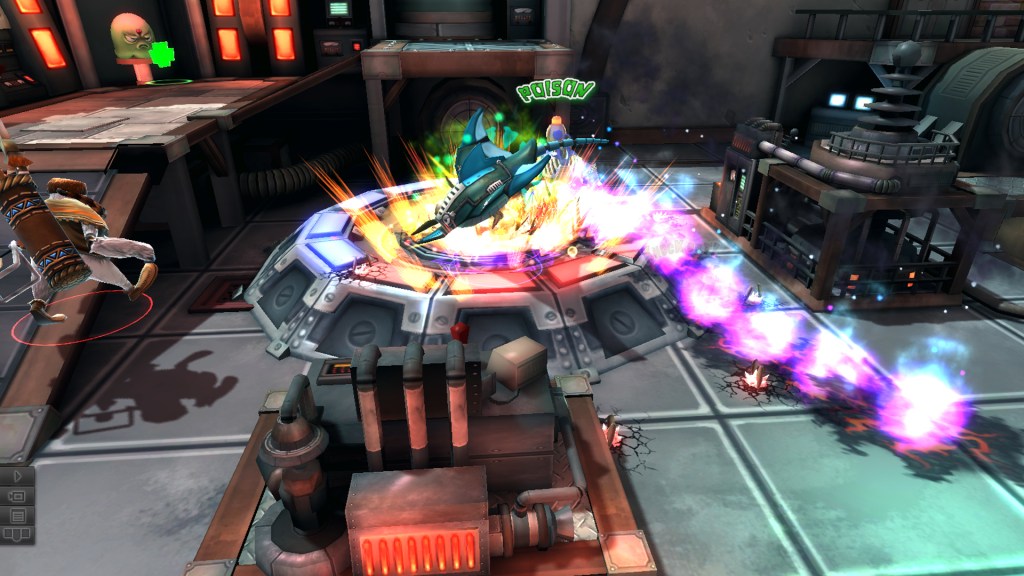Open the list menu button

point(17,515)
